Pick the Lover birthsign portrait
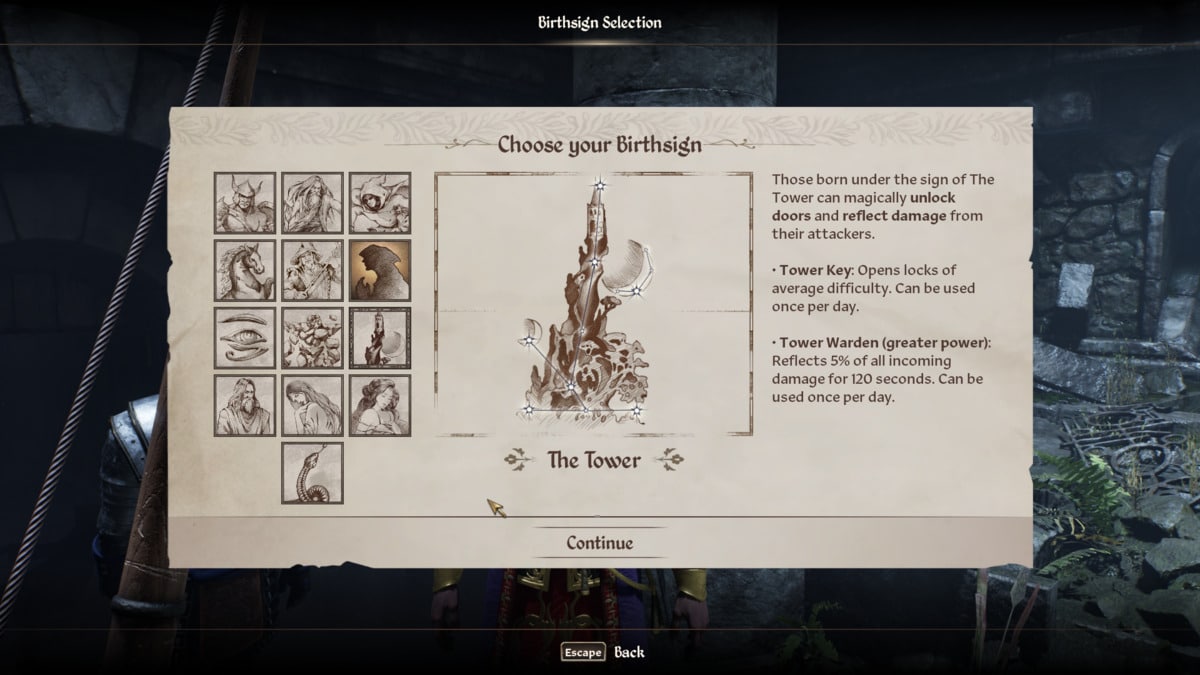This screenshot has width=1200, height=675. click(x=380, y=405)
